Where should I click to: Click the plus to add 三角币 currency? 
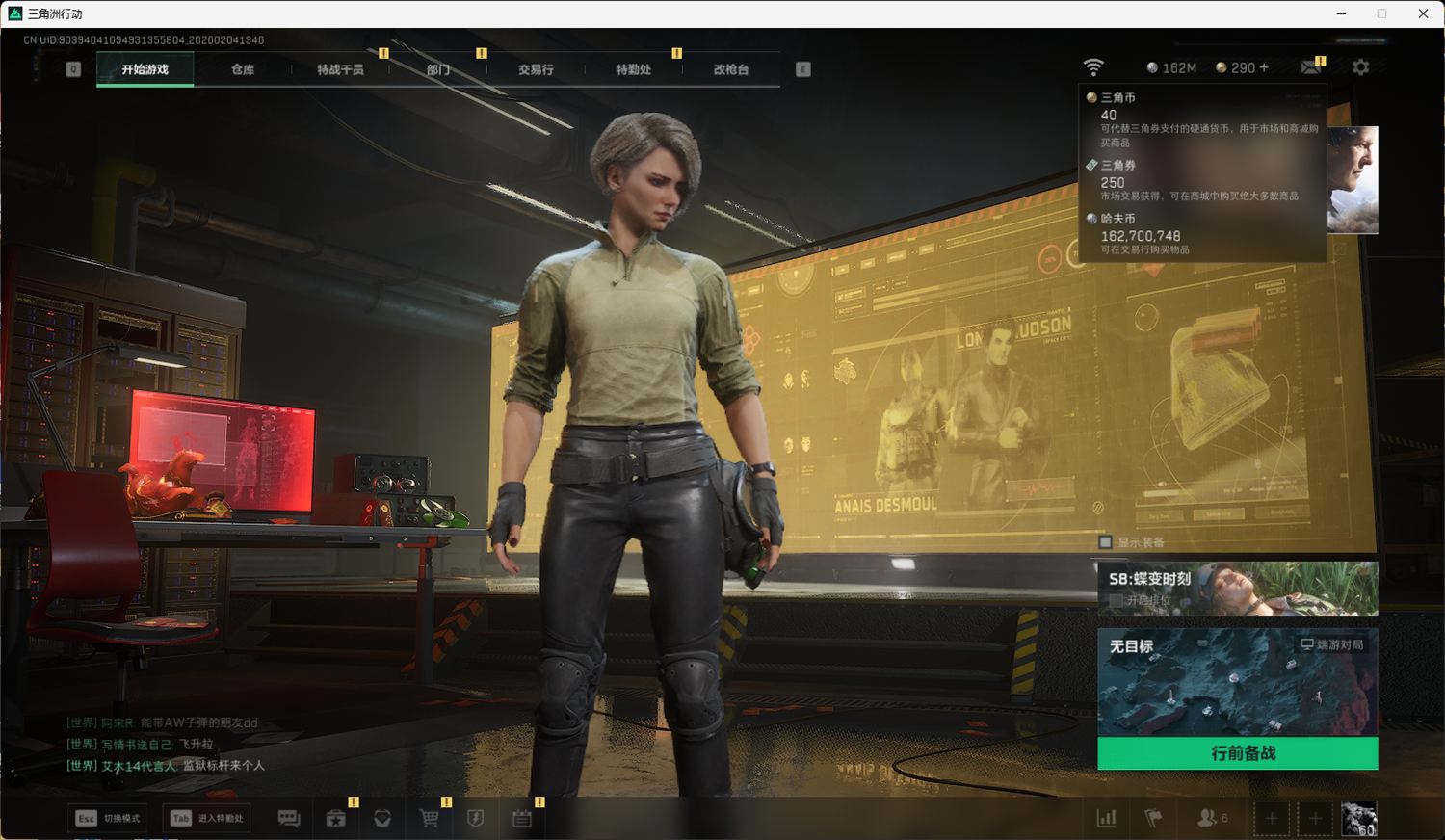coord(1264,67)
